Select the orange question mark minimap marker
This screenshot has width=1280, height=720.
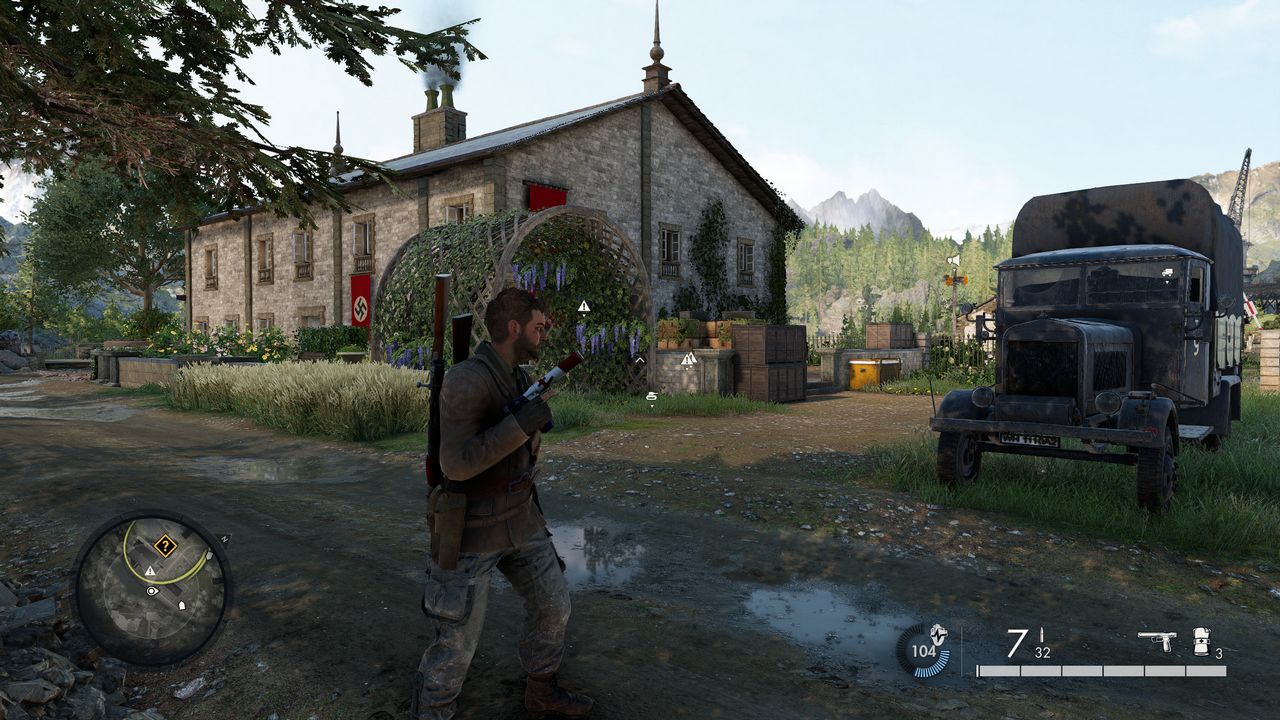(x=165, y=546)
